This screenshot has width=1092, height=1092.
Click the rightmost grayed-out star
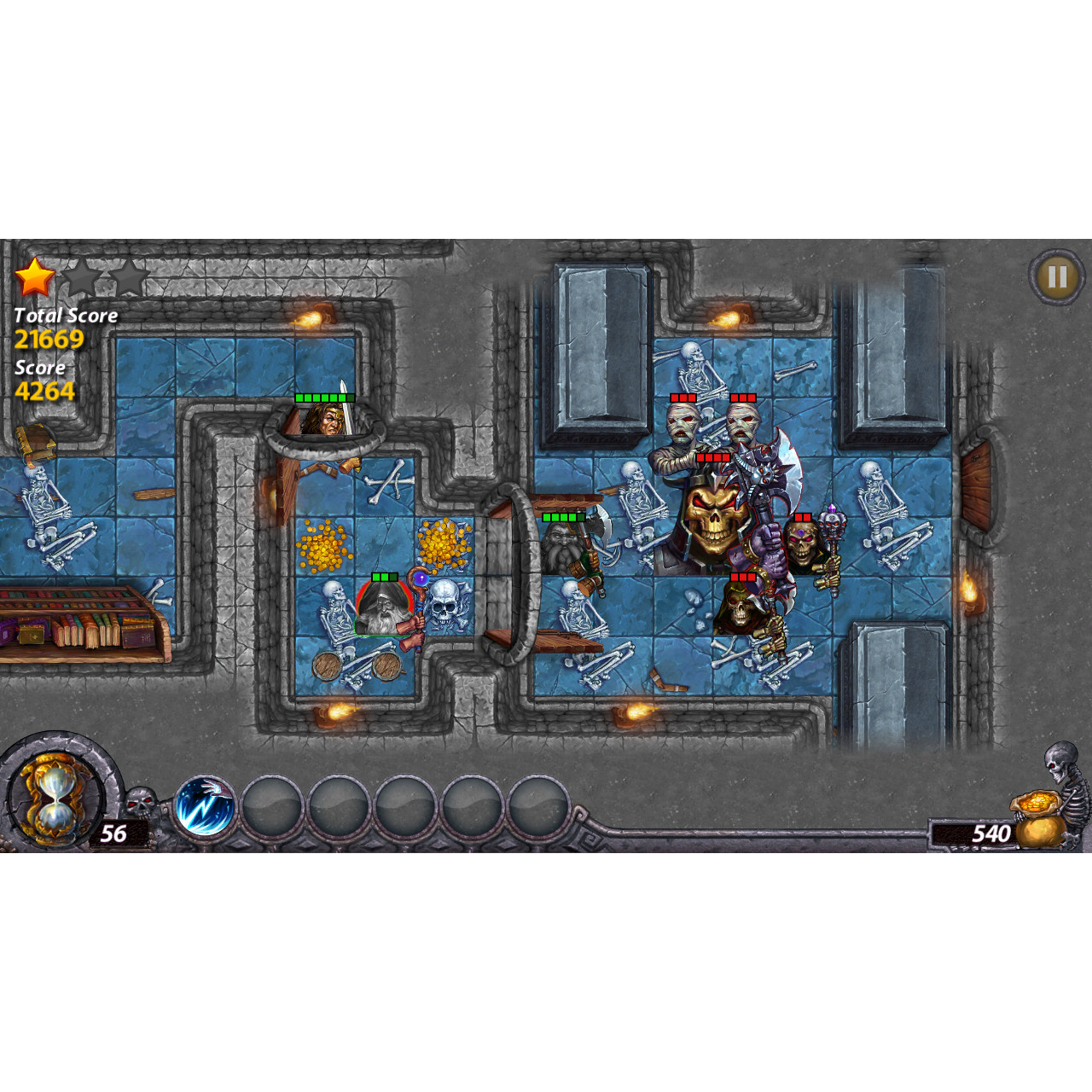(126, 276)
